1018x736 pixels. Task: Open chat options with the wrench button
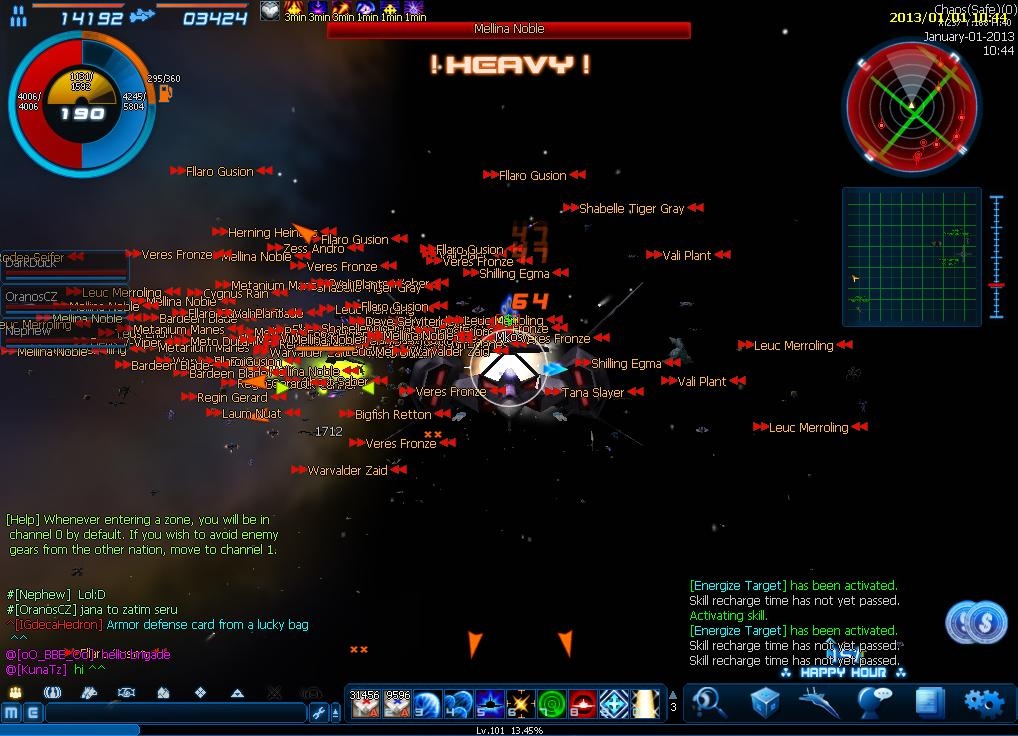pos(319,713)
